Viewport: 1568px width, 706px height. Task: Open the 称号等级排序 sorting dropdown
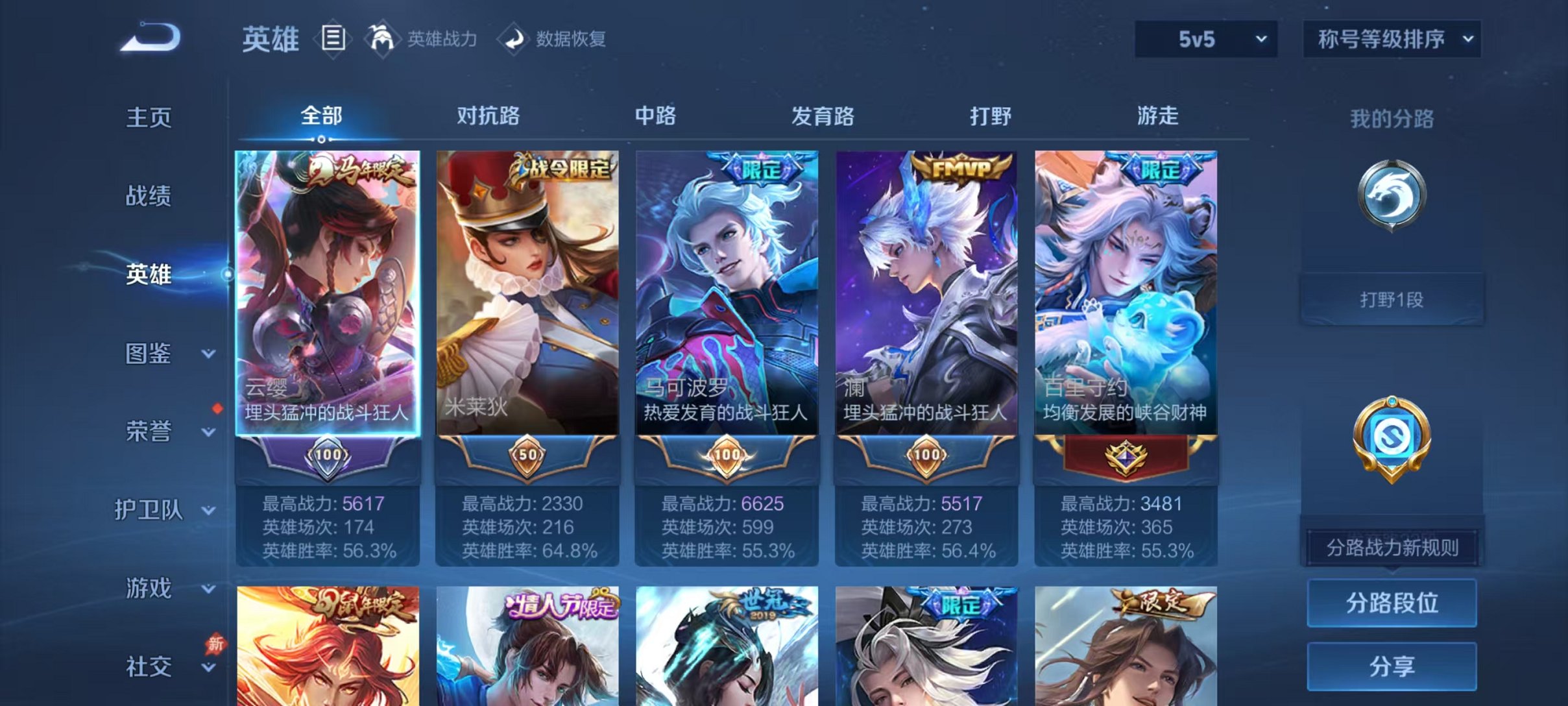pos(1392,39)
